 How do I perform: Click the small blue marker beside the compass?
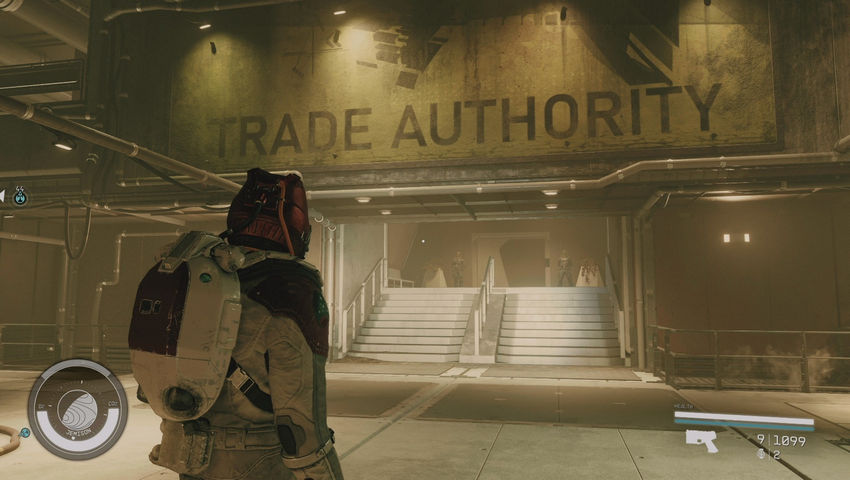click(x=24, y=433)
